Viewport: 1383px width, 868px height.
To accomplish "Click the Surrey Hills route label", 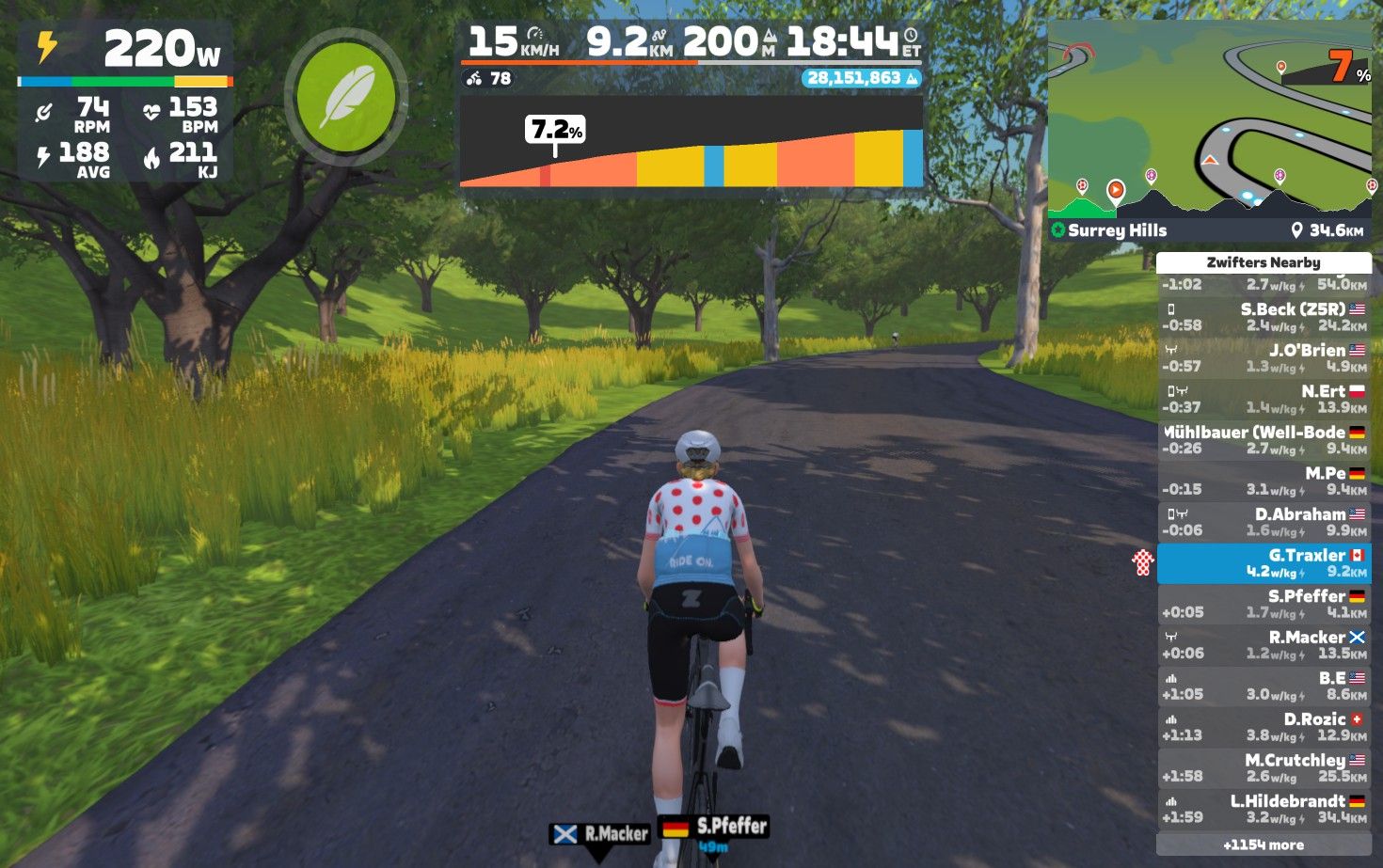I will [x=1117, y=230].
